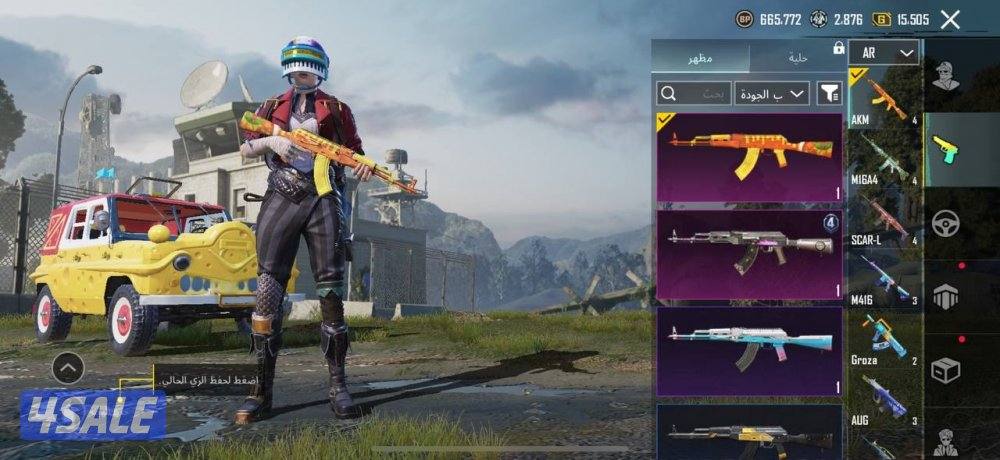Choose the silver AKM skin with suppressor
Image resolution: width=1000 pixels, height=460 pixels.
[x=749, y=254]
